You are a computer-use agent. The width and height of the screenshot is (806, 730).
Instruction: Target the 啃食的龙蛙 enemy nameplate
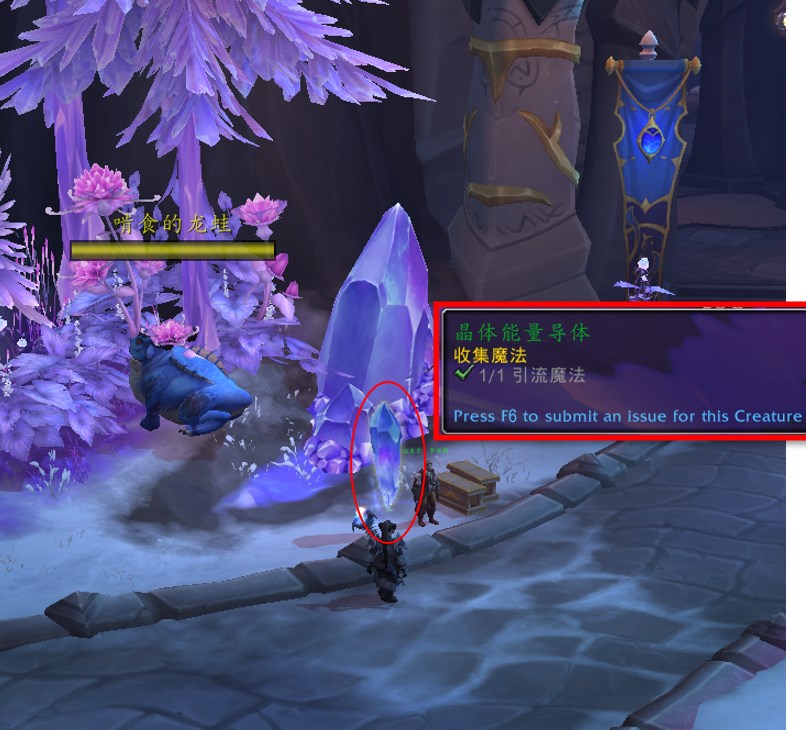172,249
